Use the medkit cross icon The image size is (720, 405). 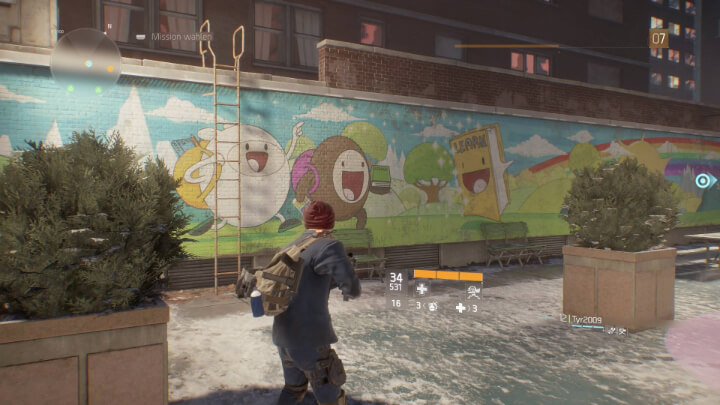coord(460,308)
